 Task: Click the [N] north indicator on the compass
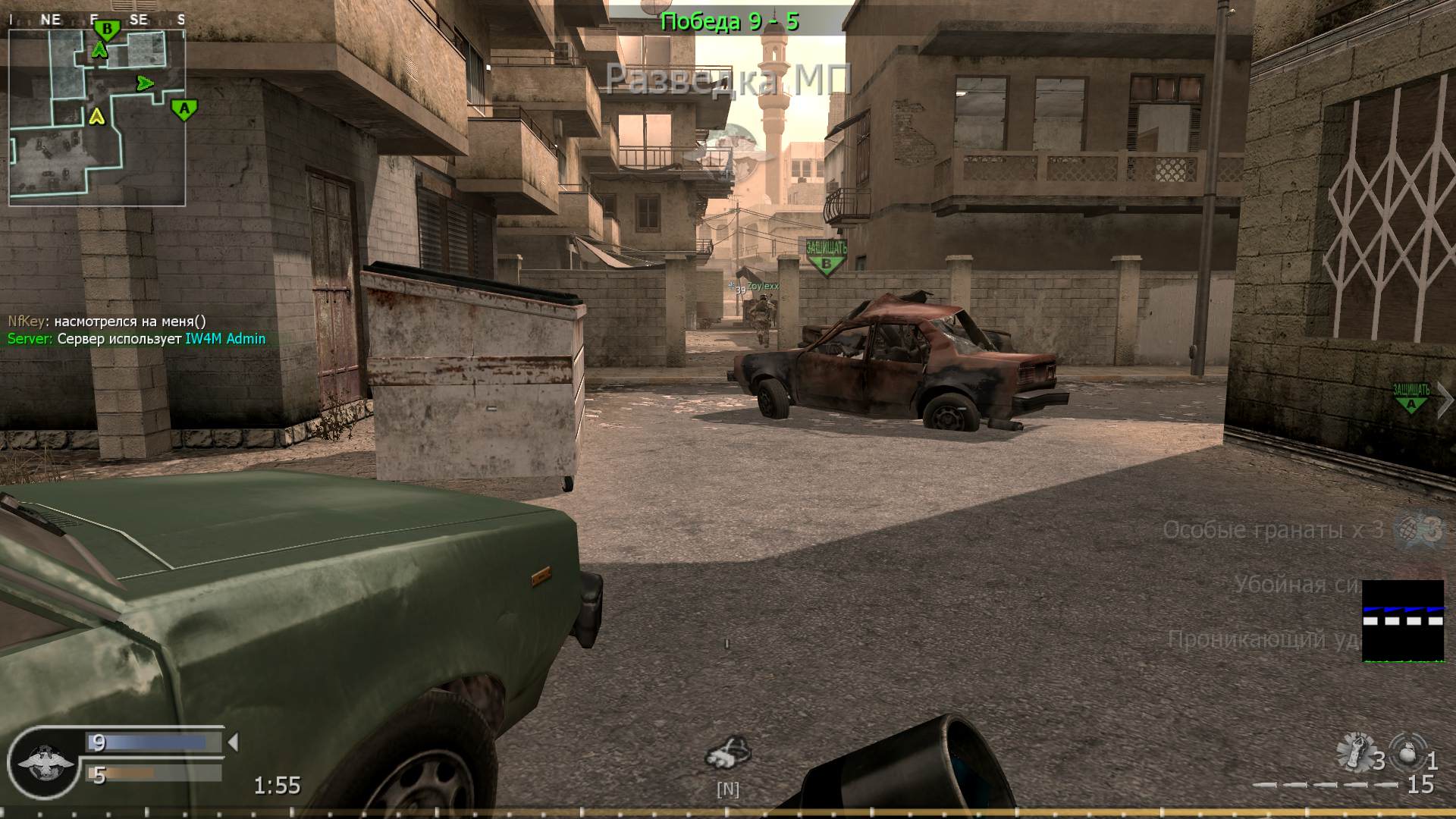pyautogui.click(x=728, y=789)
